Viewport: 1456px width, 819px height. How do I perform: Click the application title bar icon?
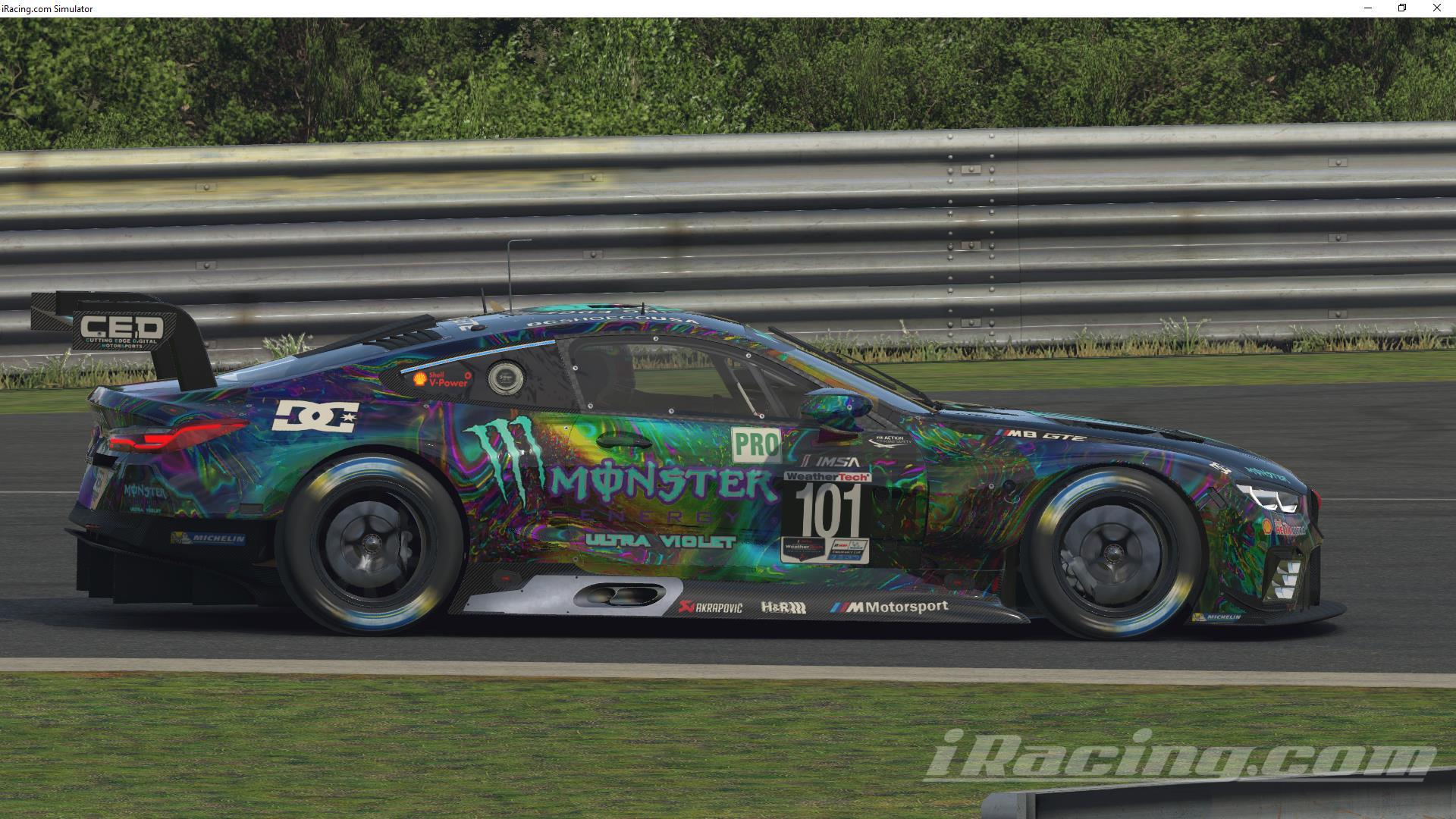coord(6,8)
